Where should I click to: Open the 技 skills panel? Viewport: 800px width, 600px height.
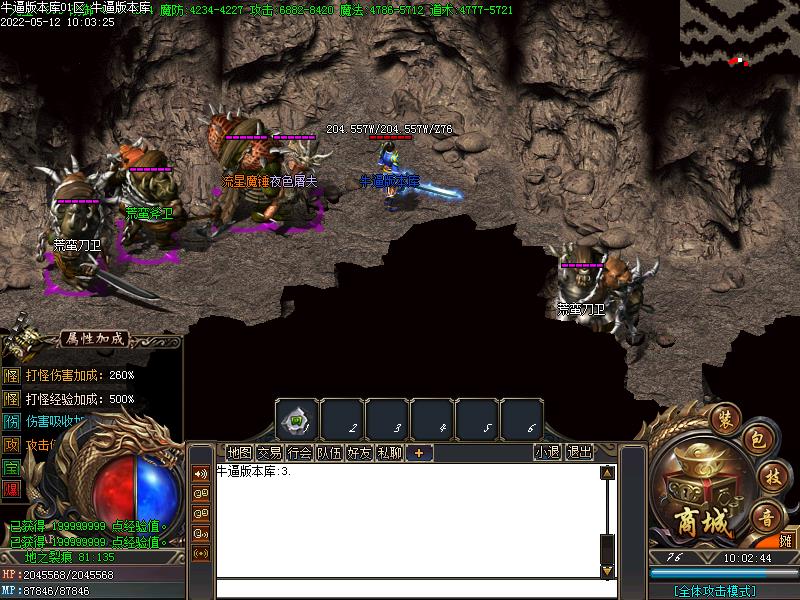(769, 476)
